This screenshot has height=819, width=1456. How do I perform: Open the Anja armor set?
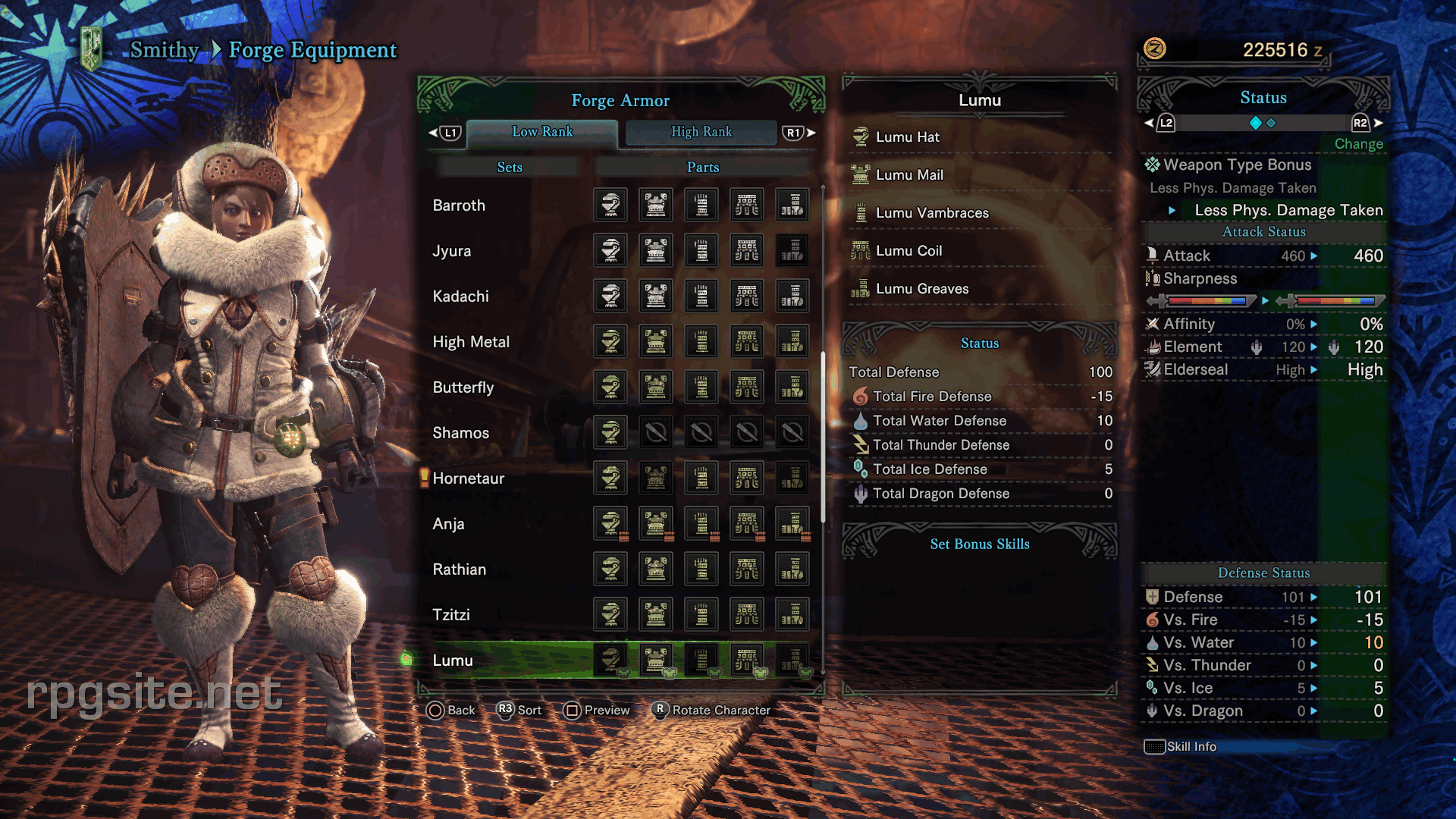point(448,524)
